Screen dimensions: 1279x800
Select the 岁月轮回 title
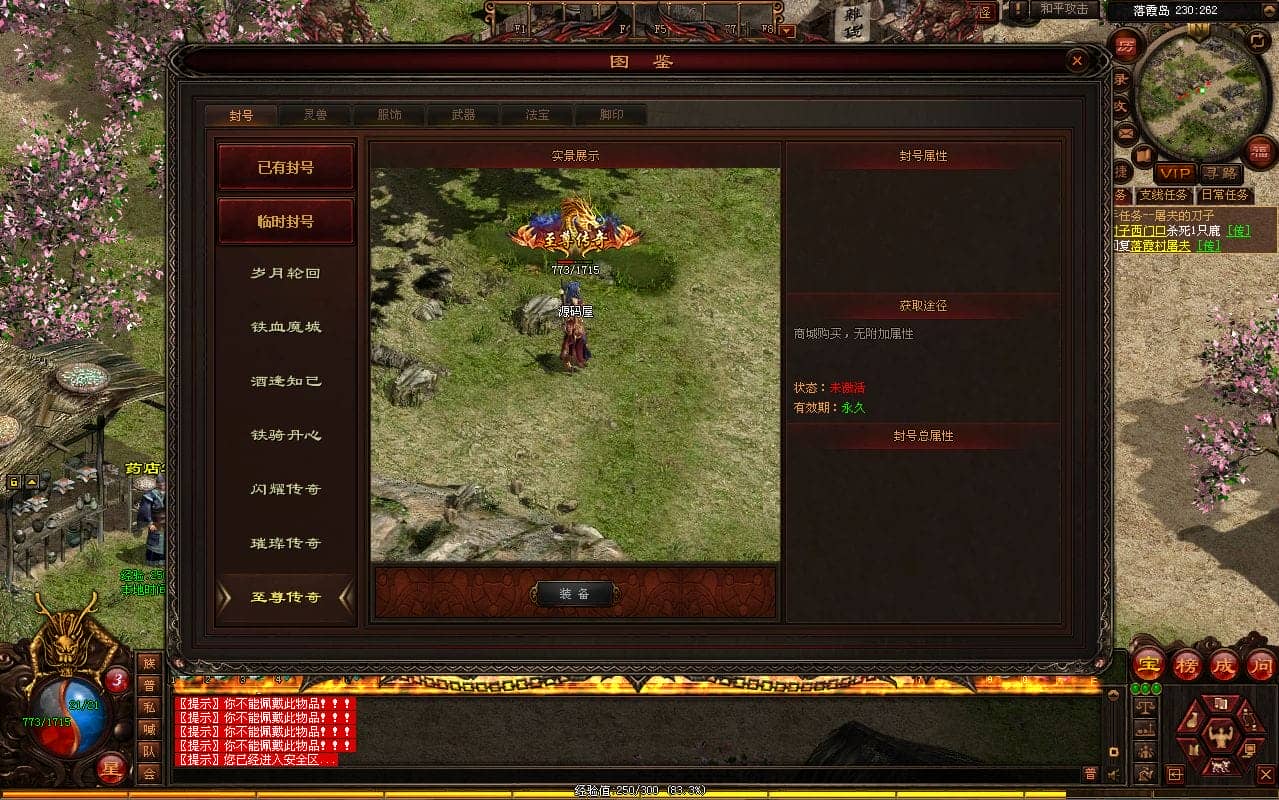[x=286, y=273]
